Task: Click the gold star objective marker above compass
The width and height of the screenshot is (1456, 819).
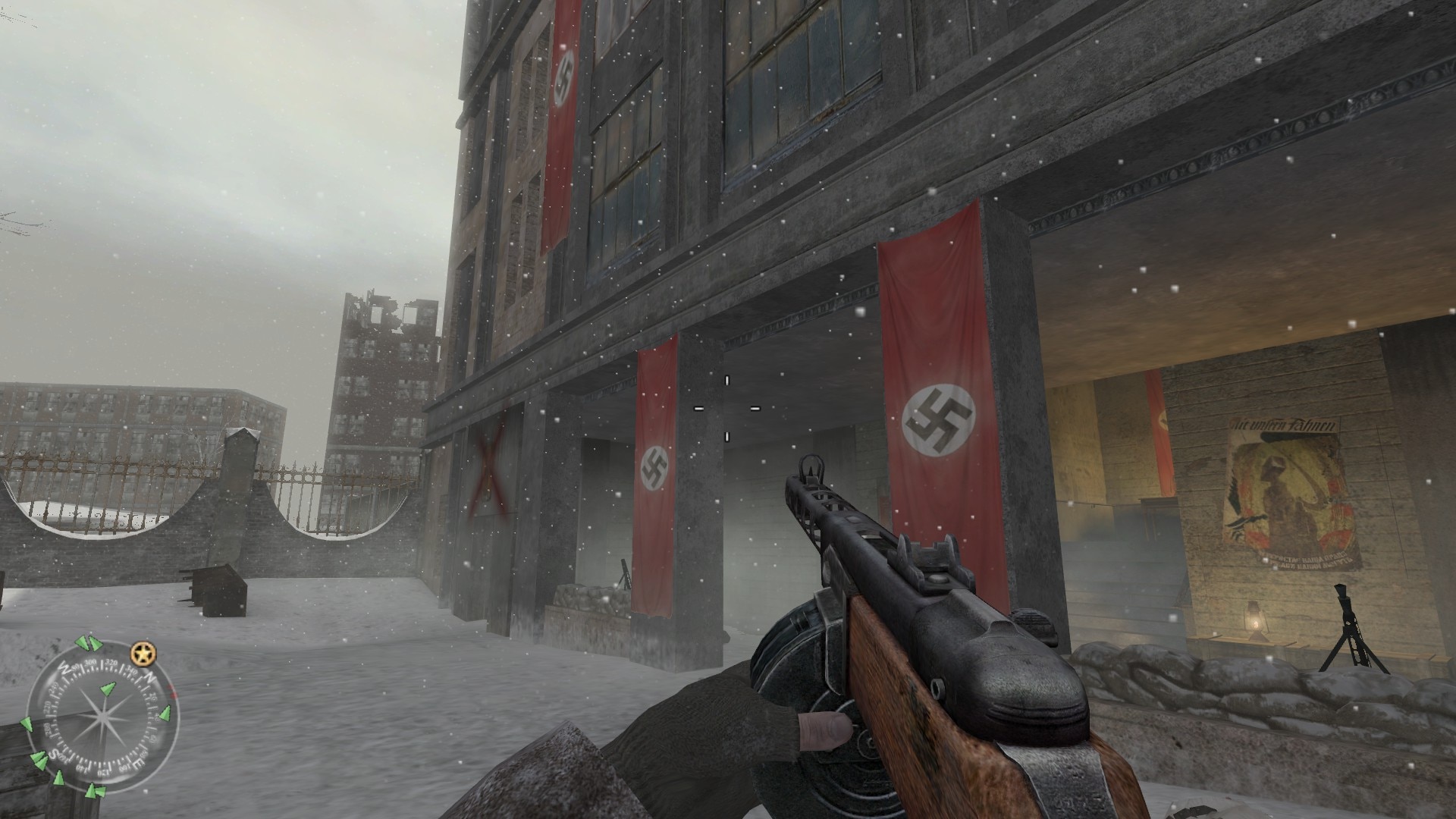Action: click(143, 653)
